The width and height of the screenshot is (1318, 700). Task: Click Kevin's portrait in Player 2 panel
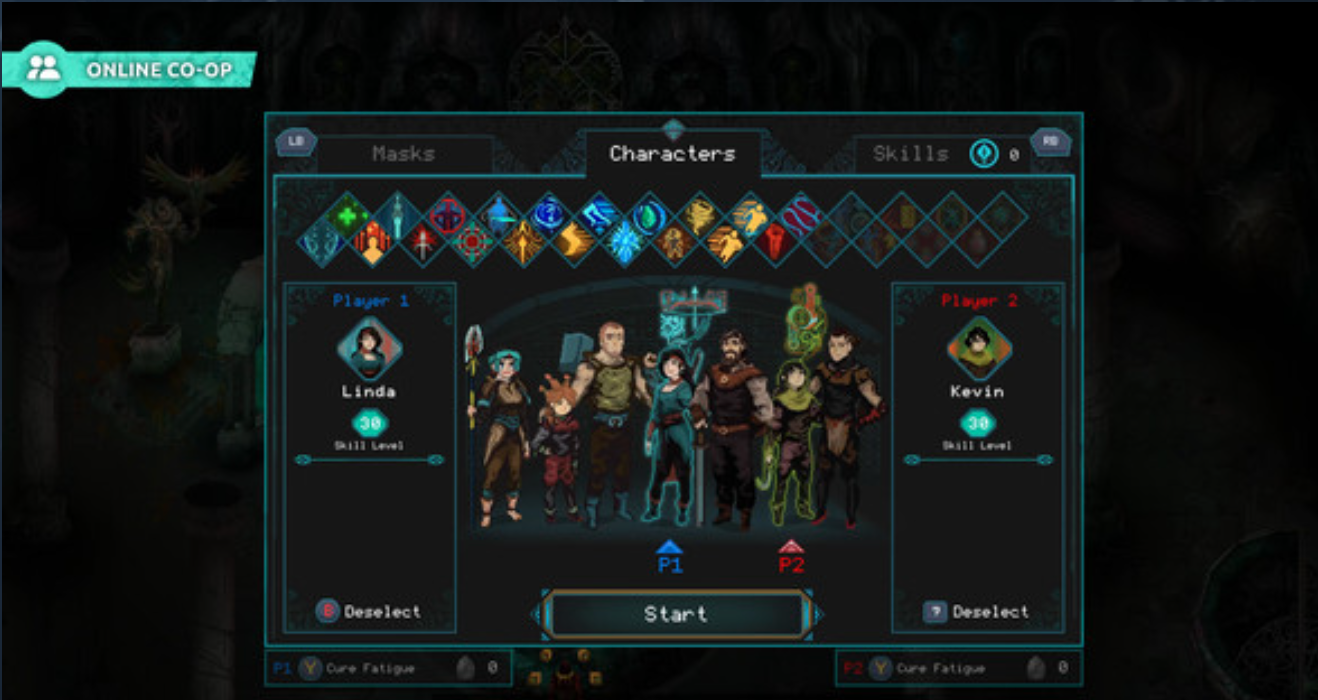pos(978,348)
